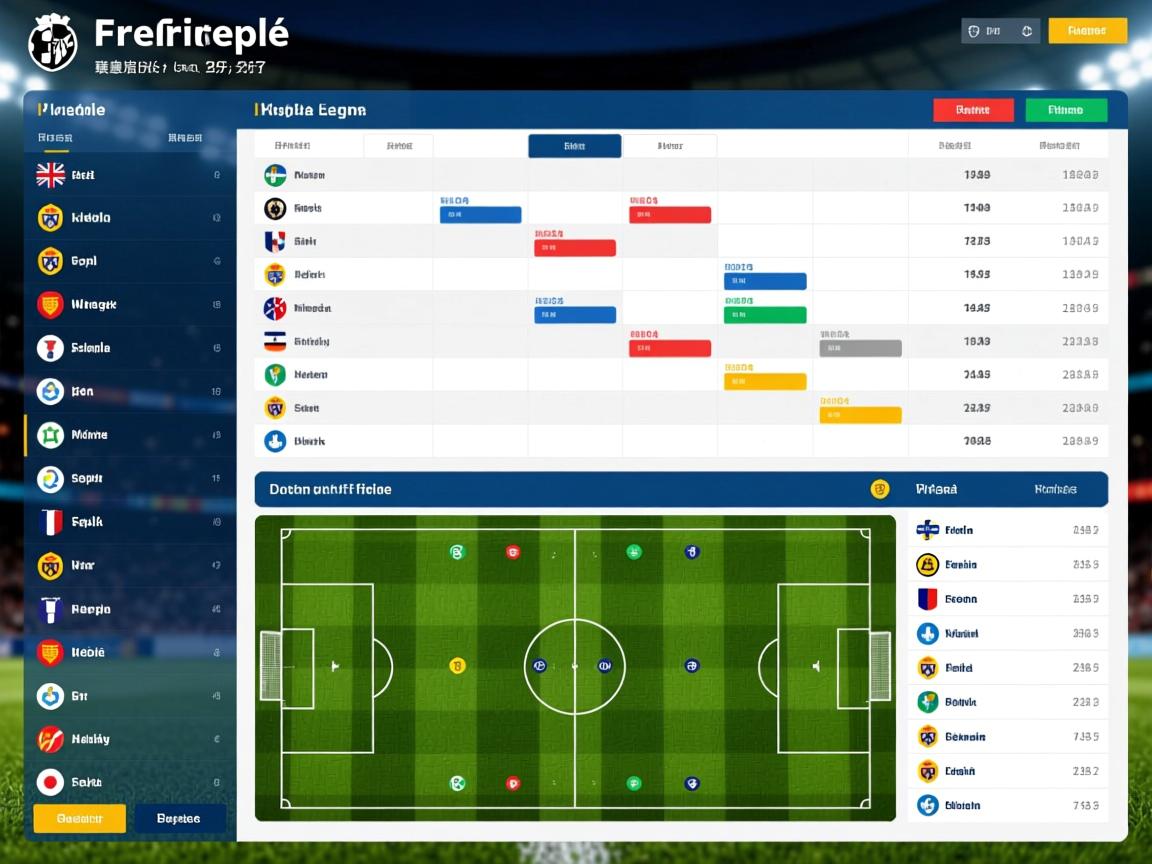Click the green button in the panel header

coord(1066,110)
